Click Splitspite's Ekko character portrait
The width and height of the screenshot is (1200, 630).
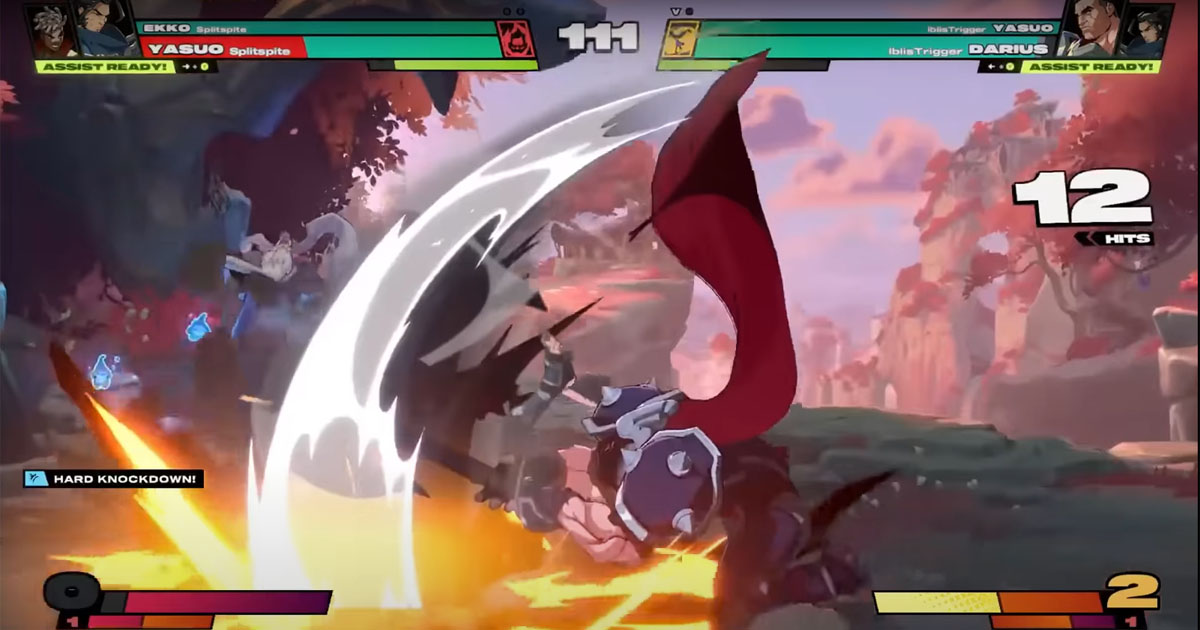point(50,30)
